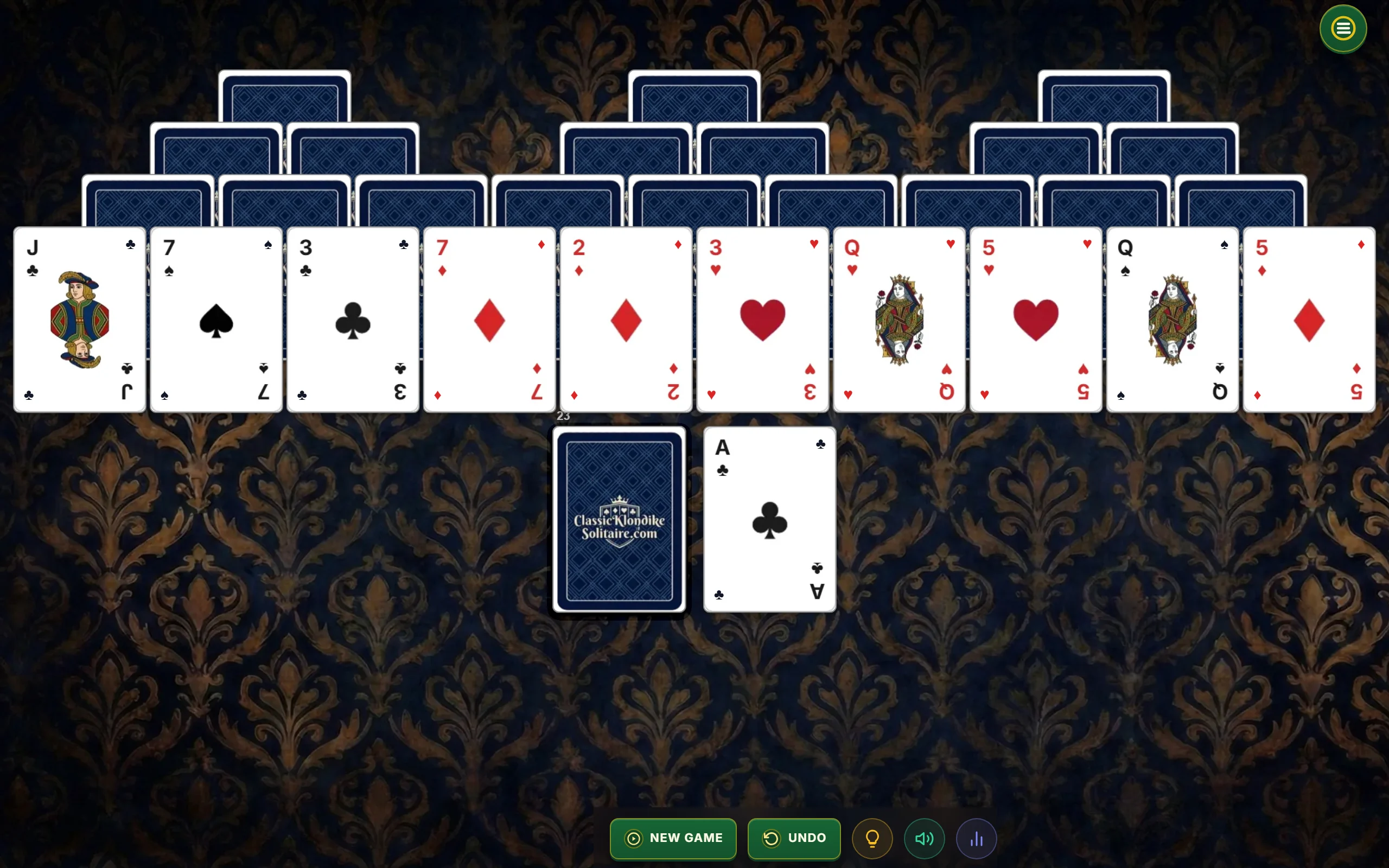
Task: Select the 5 of diamonds card
Action: pos(1309,320)
